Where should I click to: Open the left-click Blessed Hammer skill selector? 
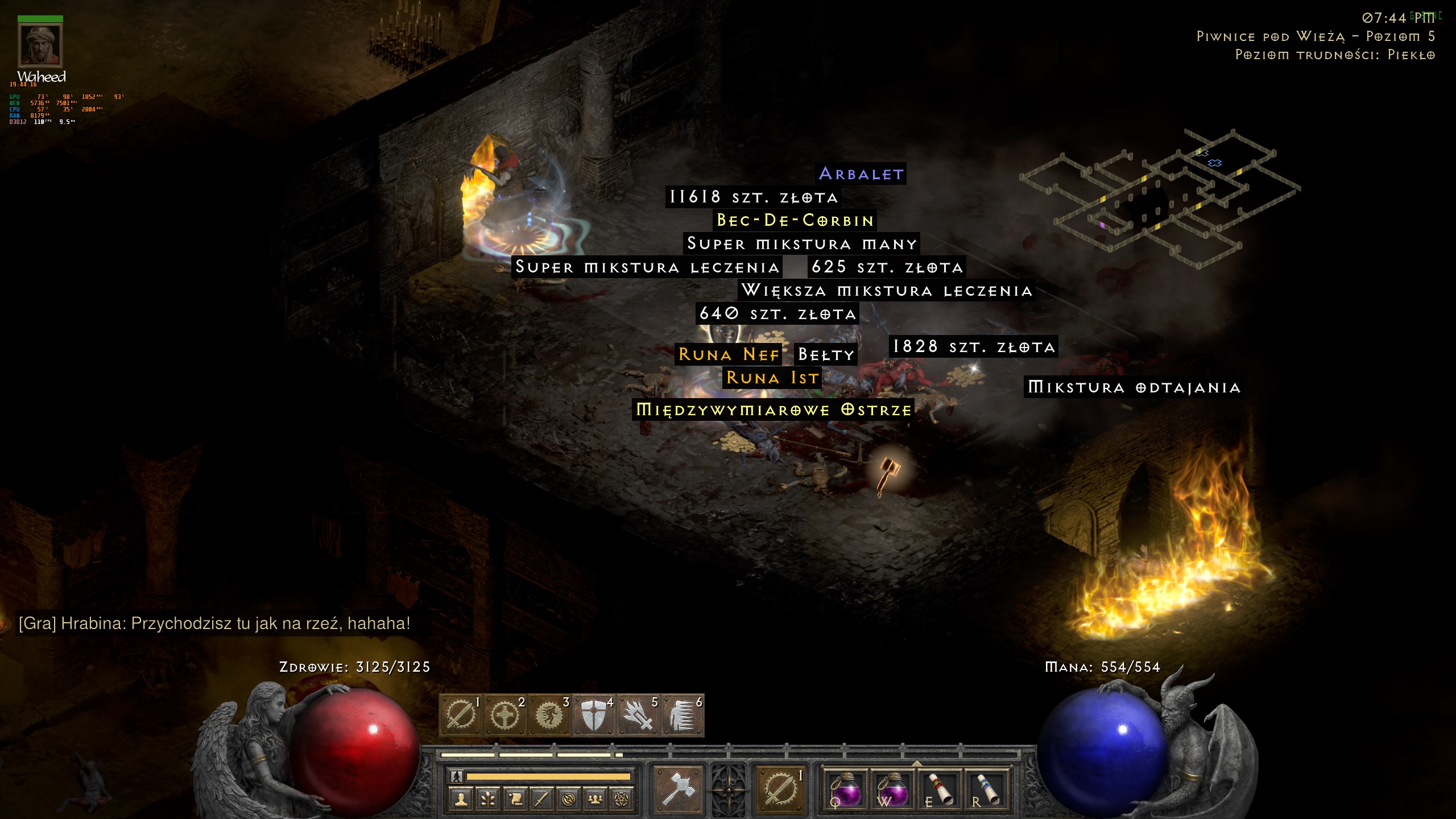(678, 789)
